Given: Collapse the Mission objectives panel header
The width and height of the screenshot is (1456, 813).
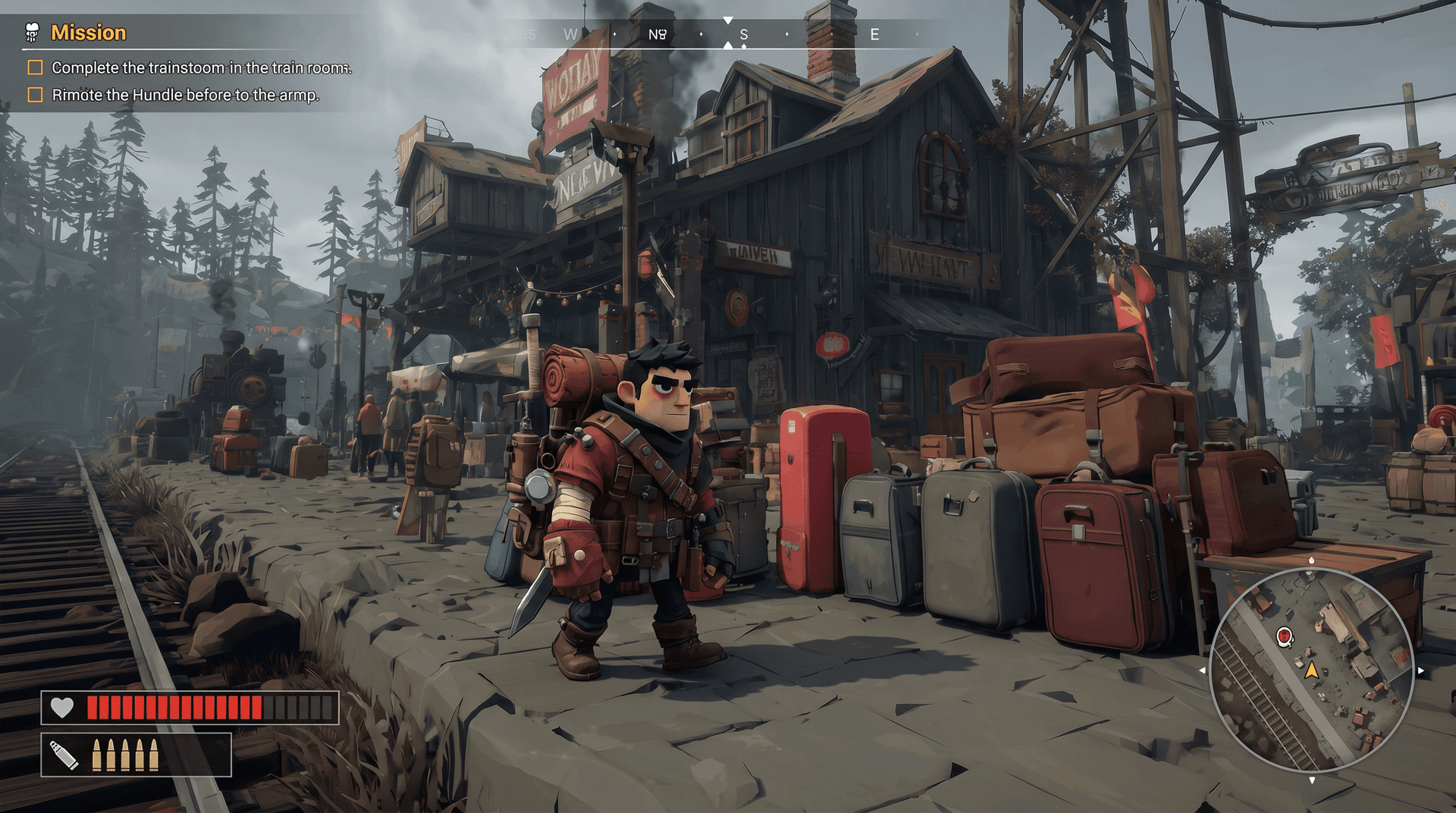Looking at the screenshot, I should (x=89, y=33).
